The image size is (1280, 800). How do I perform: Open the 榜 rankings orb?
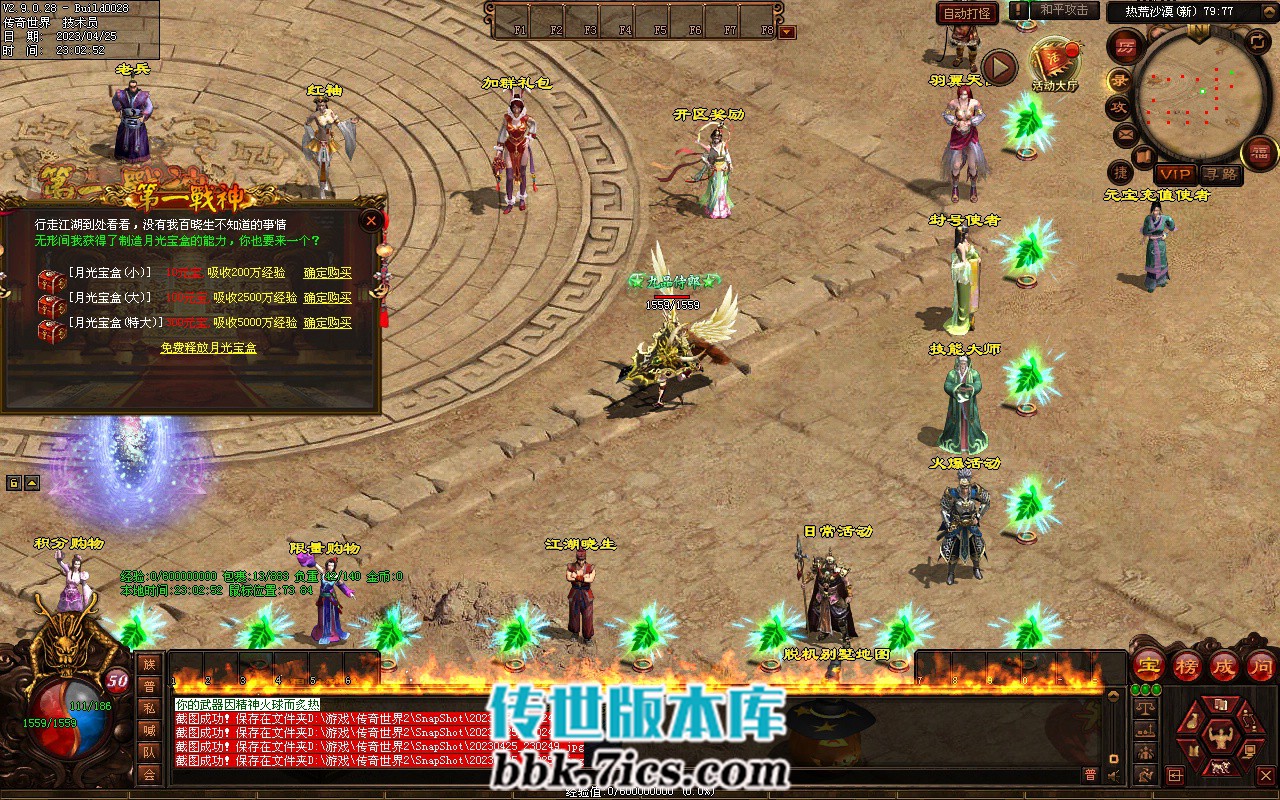[1186, 666]
